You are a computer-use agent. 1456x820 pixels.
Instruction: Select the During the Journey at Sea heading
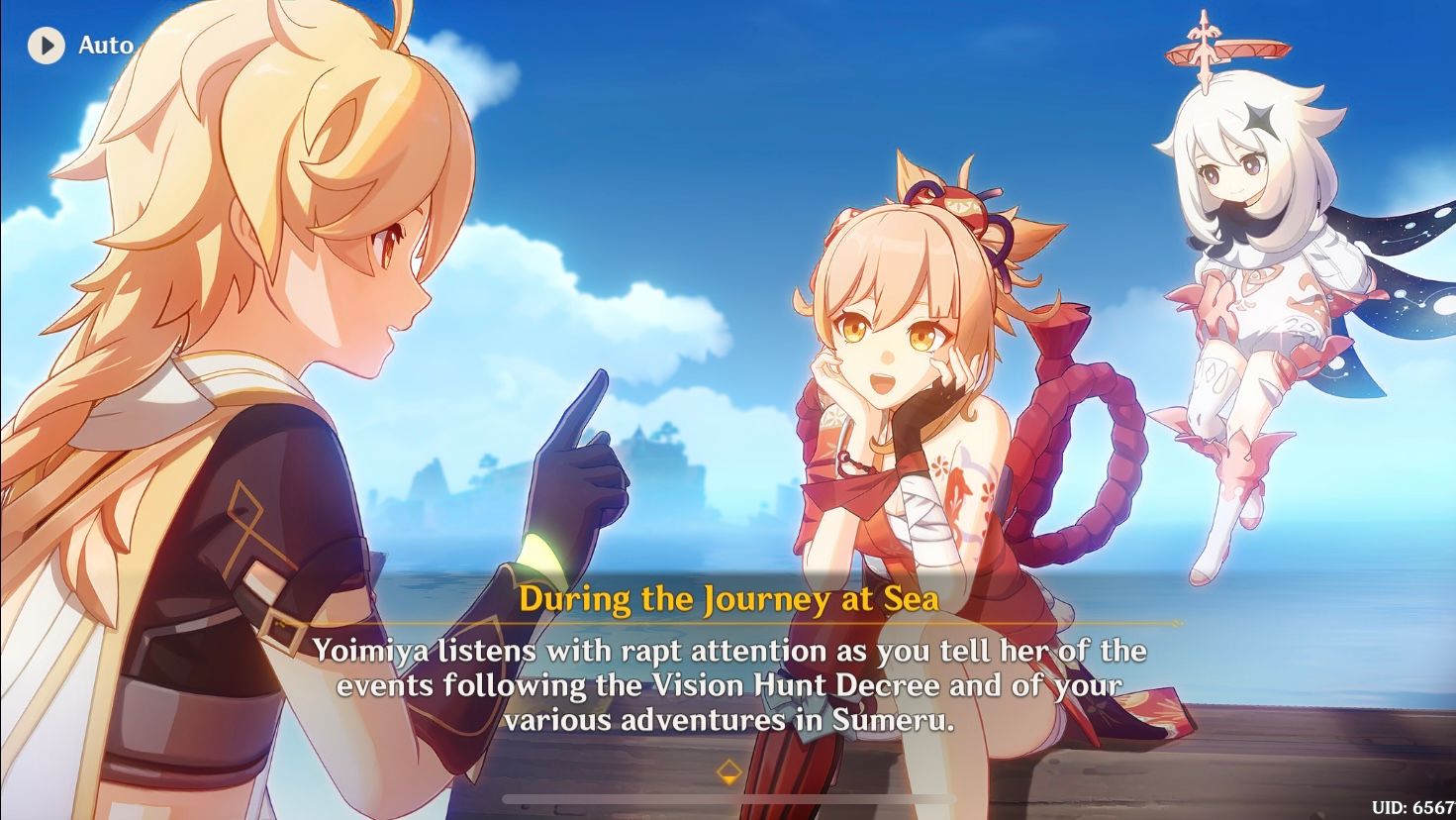tap(729, 599)
